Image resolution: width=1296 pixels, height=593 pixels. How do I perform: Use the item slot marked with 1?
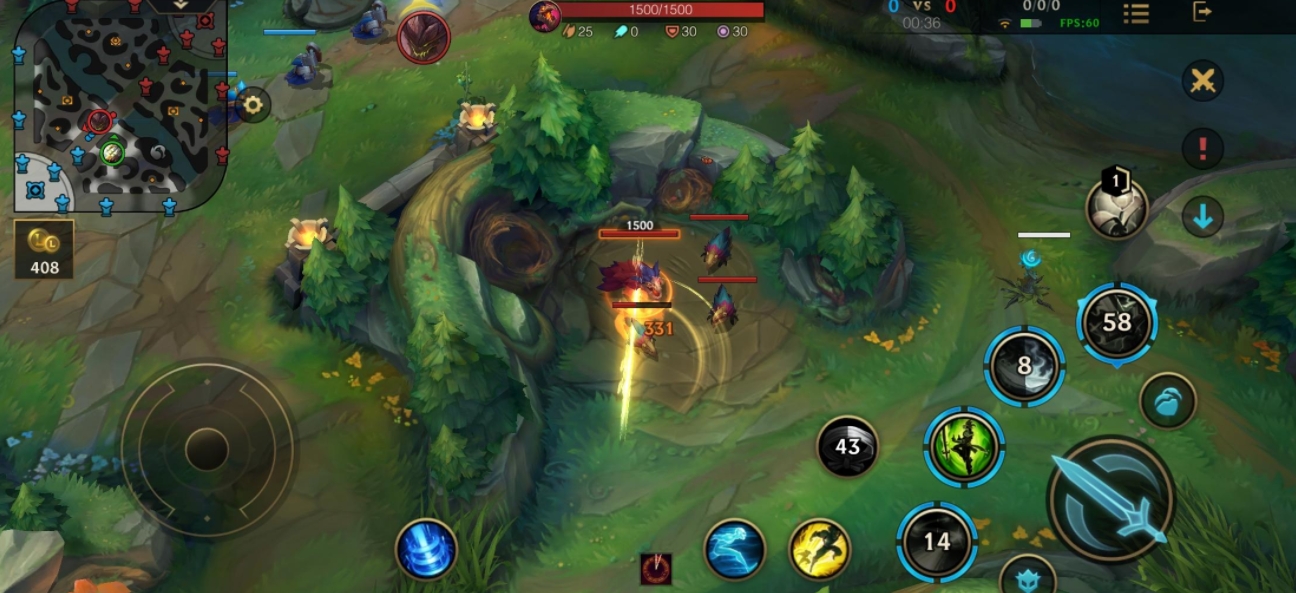[1117, 208]
